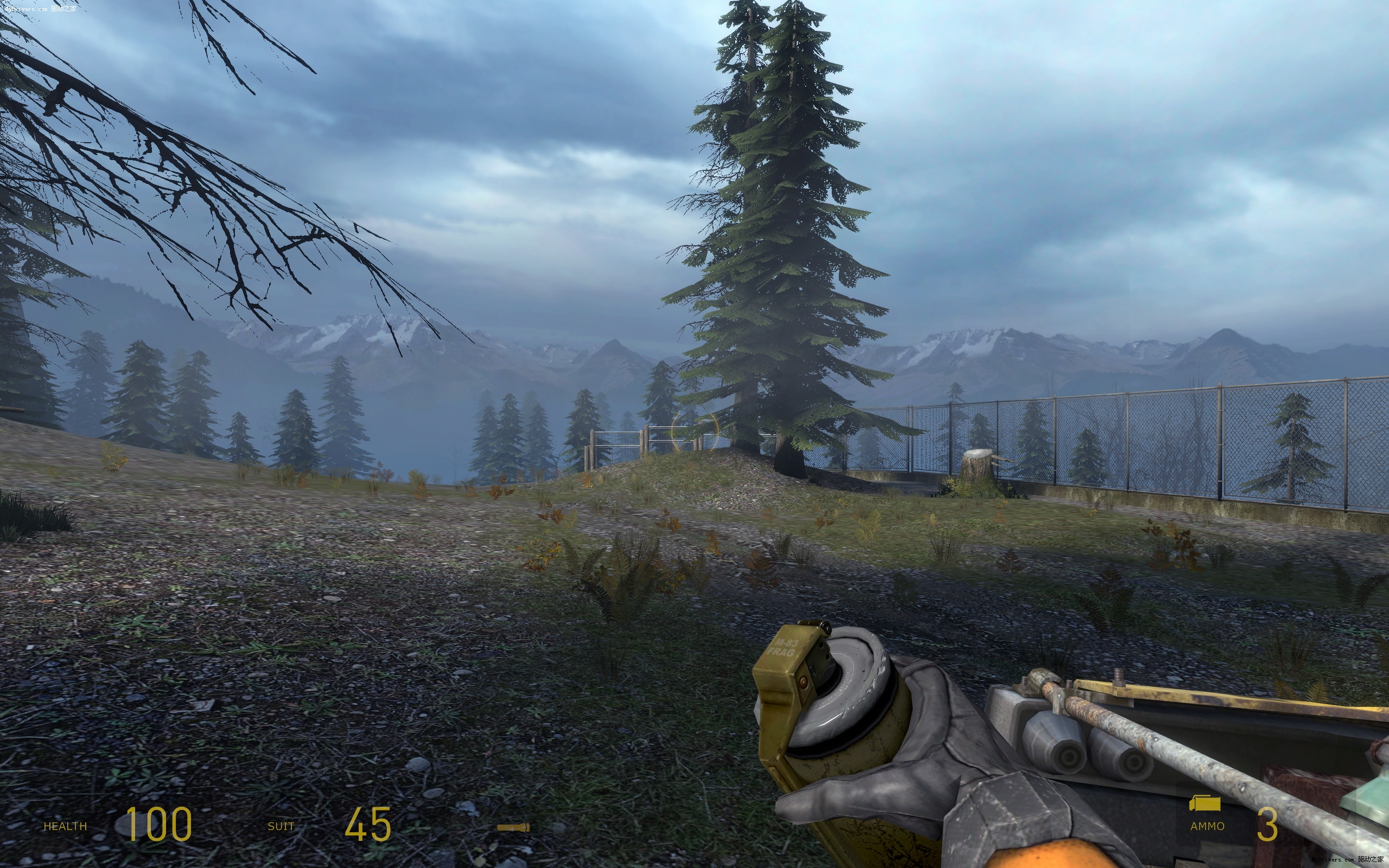Click the flashlight icon on the HUD
1389x868 pixels.
513,827
